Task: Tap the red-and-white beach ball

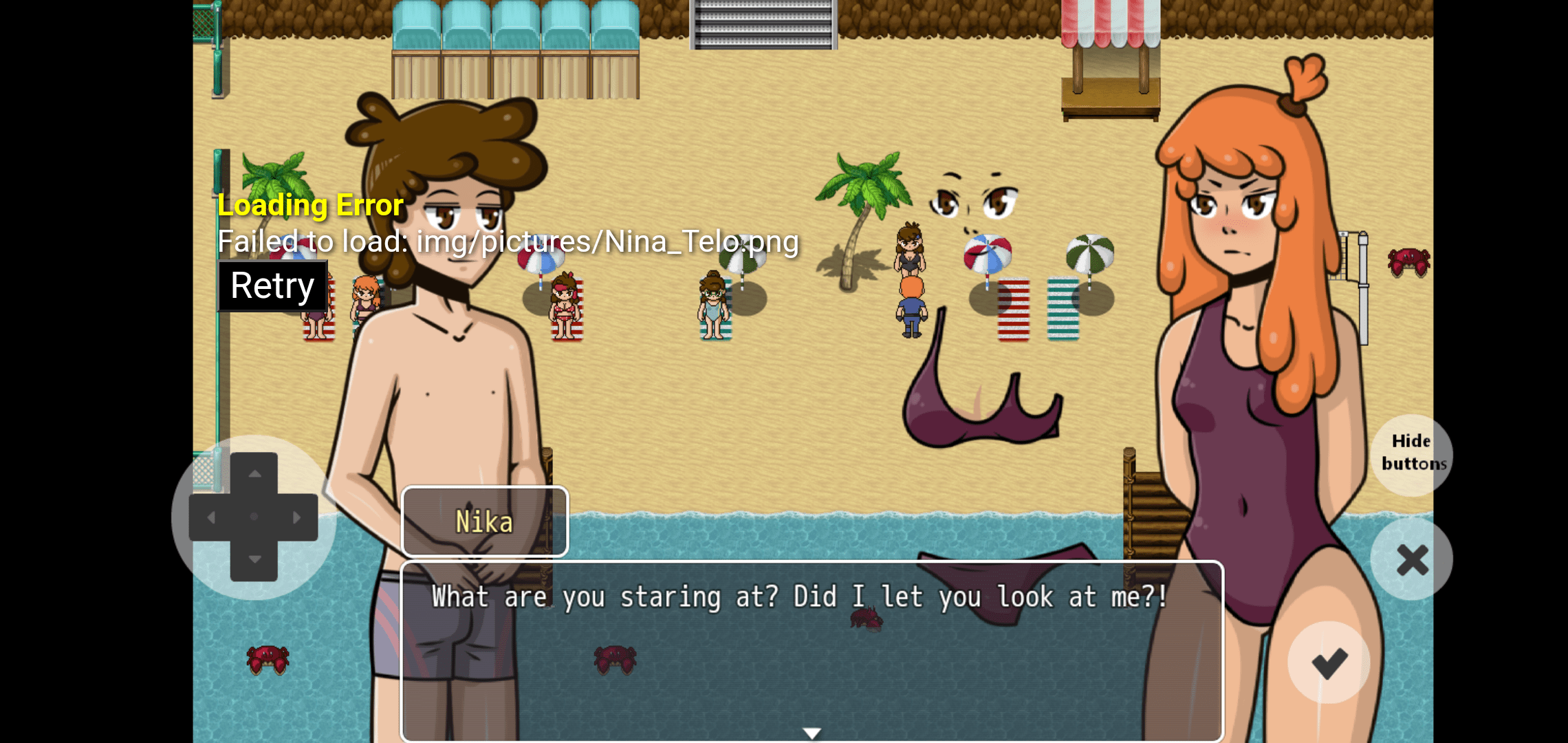Action: [x=987, y=252]
